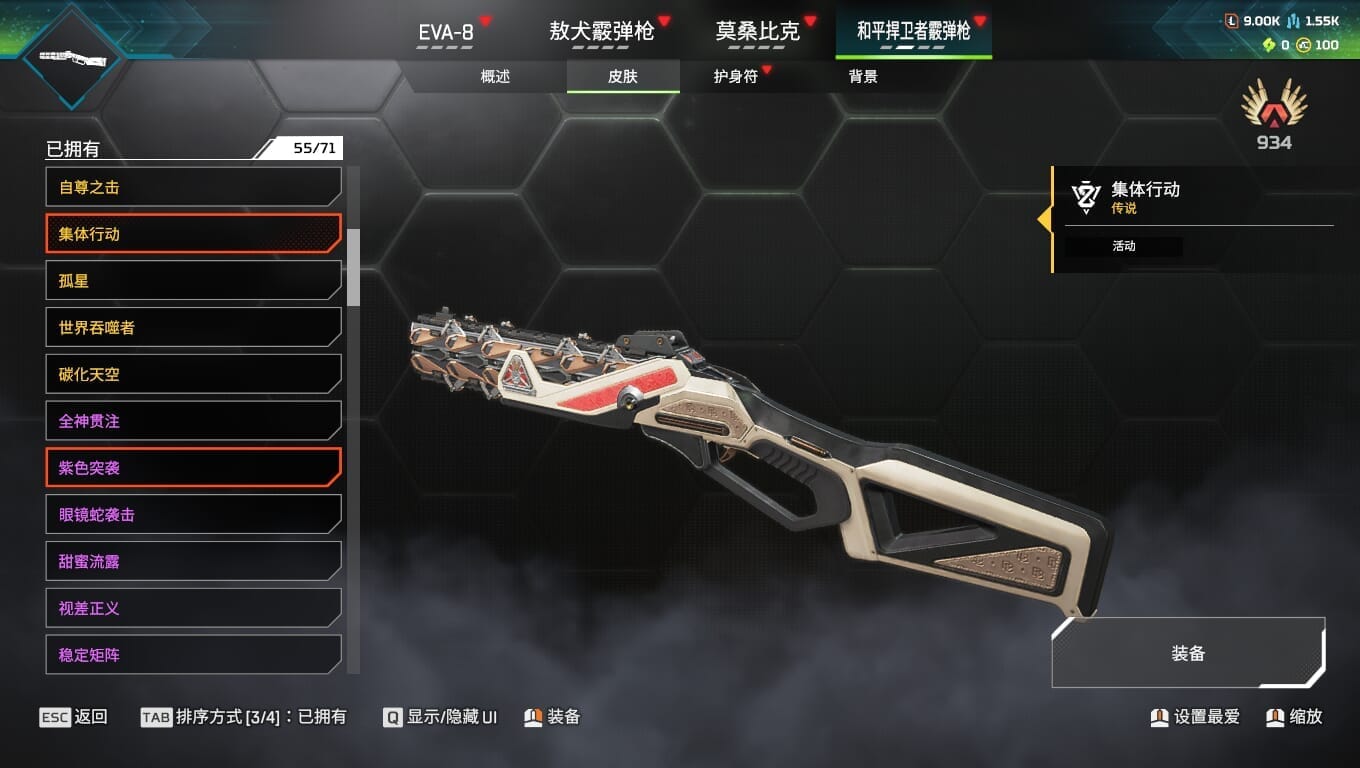This screenshot has height=768, width=1360.
Task: Select the 碳化天空 skin
Action: 193,374
